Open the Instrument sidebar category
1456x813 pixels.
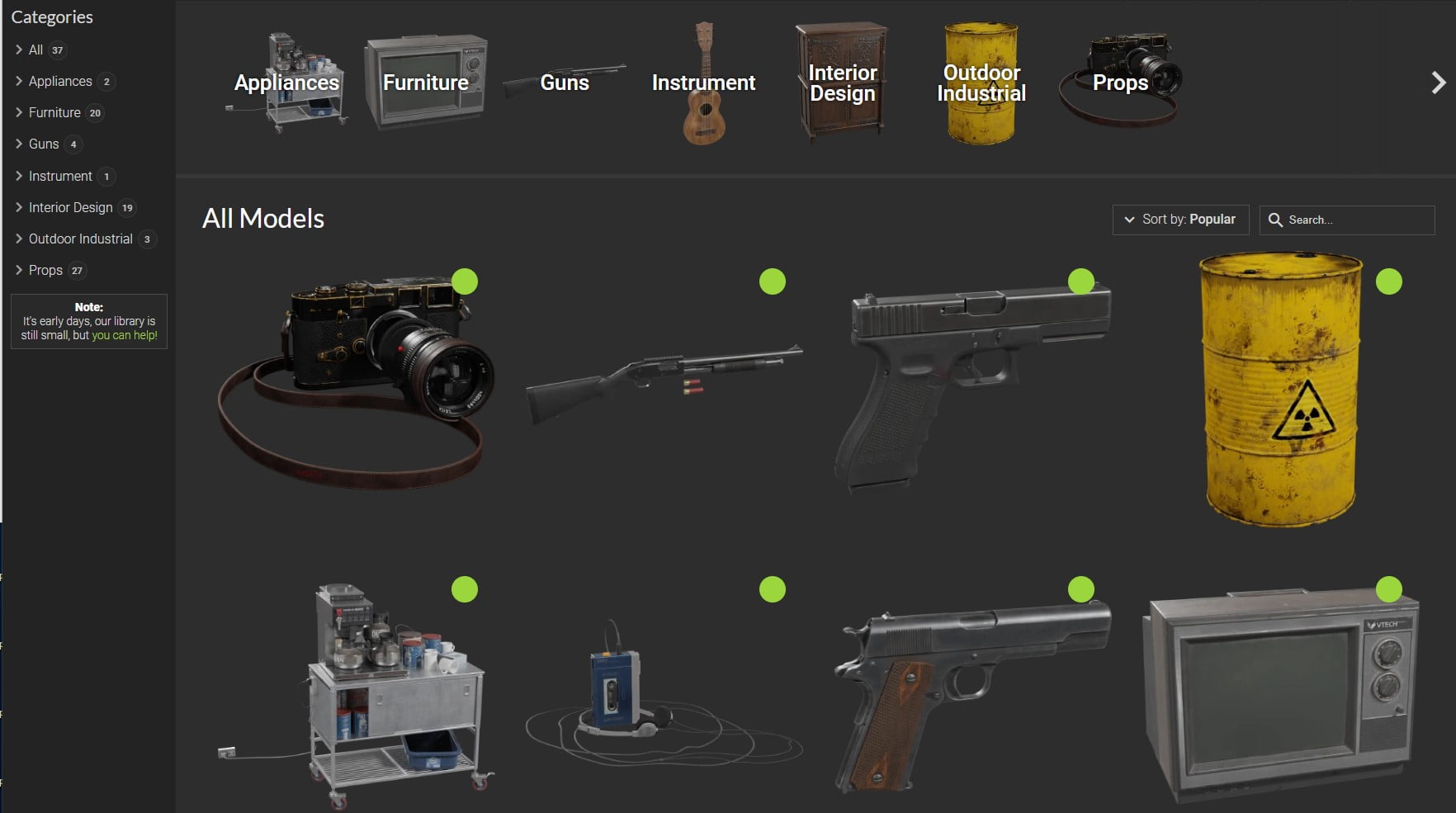pyautogui.click(x=60, y=176)
